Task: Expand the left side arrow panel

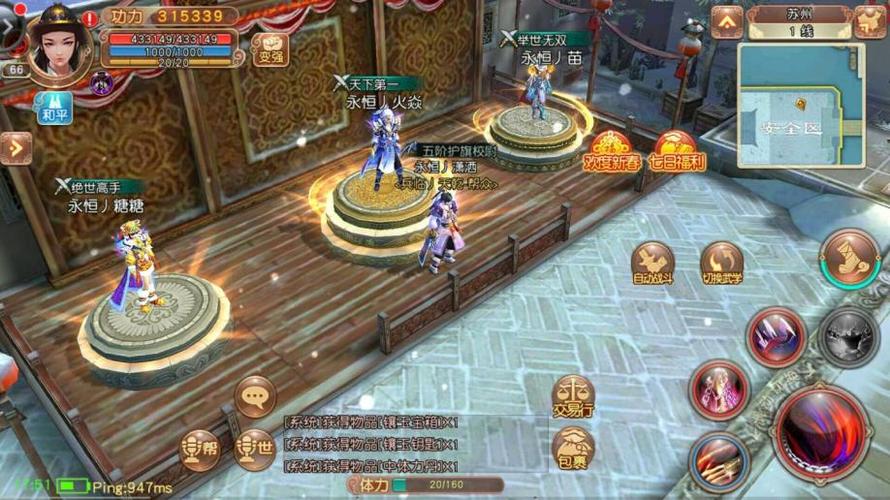Action: (15, 148)
